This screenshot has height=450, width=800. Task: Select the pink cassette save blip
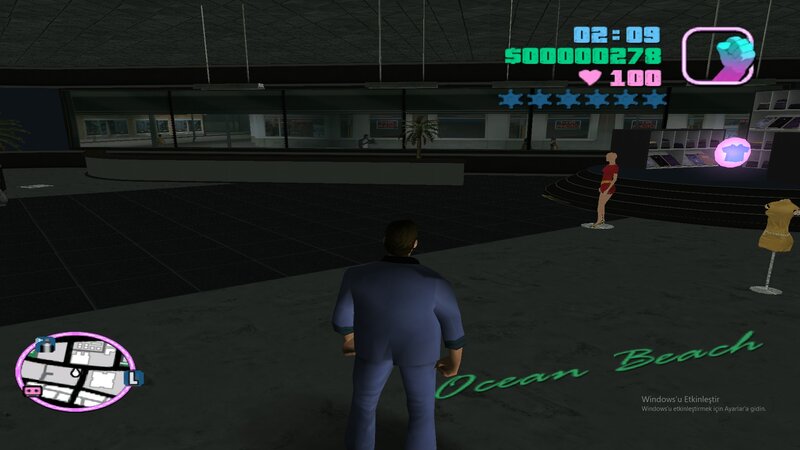click(32, 390)
